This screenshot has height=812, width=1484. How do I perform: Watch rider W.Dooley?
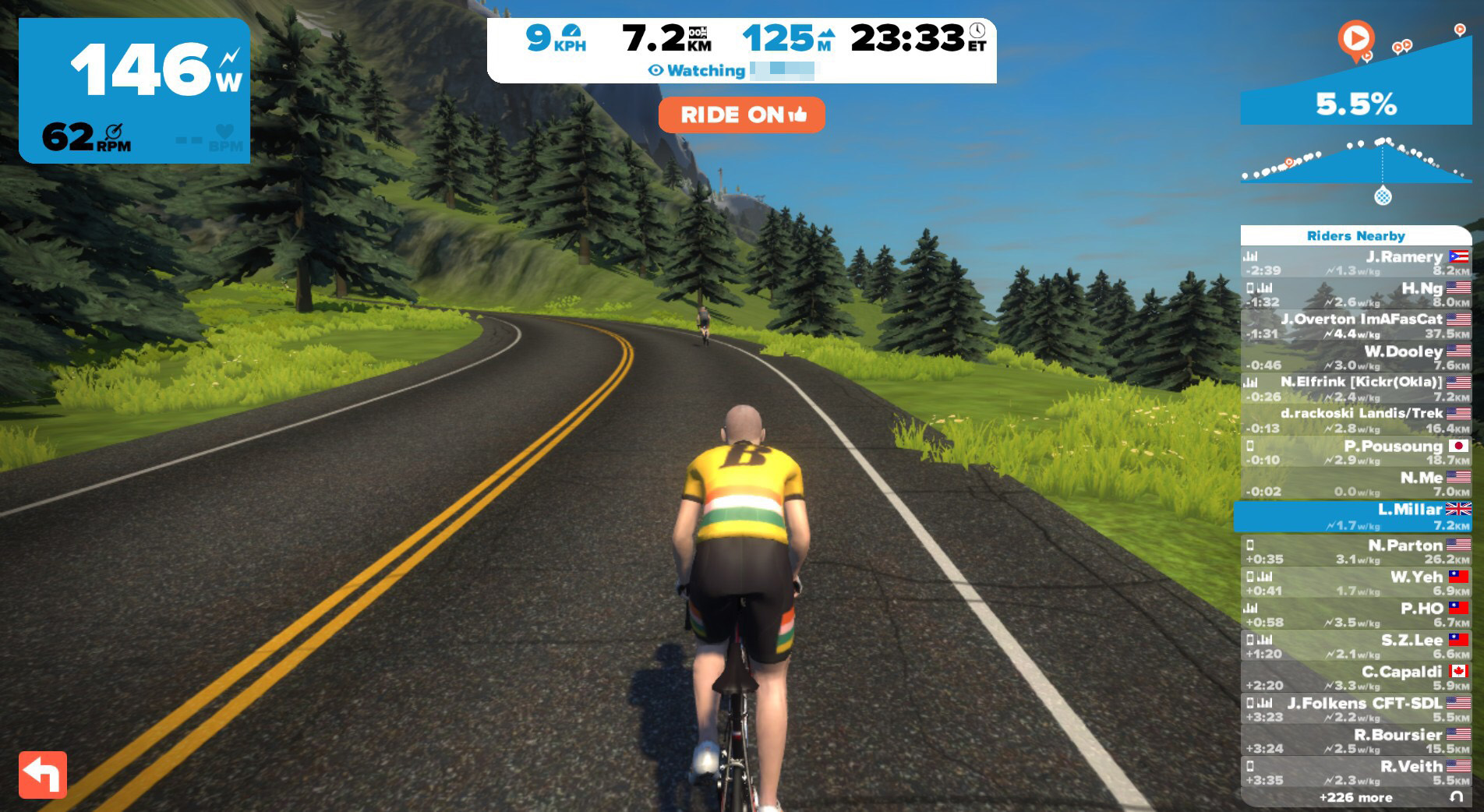point(1355,358)
